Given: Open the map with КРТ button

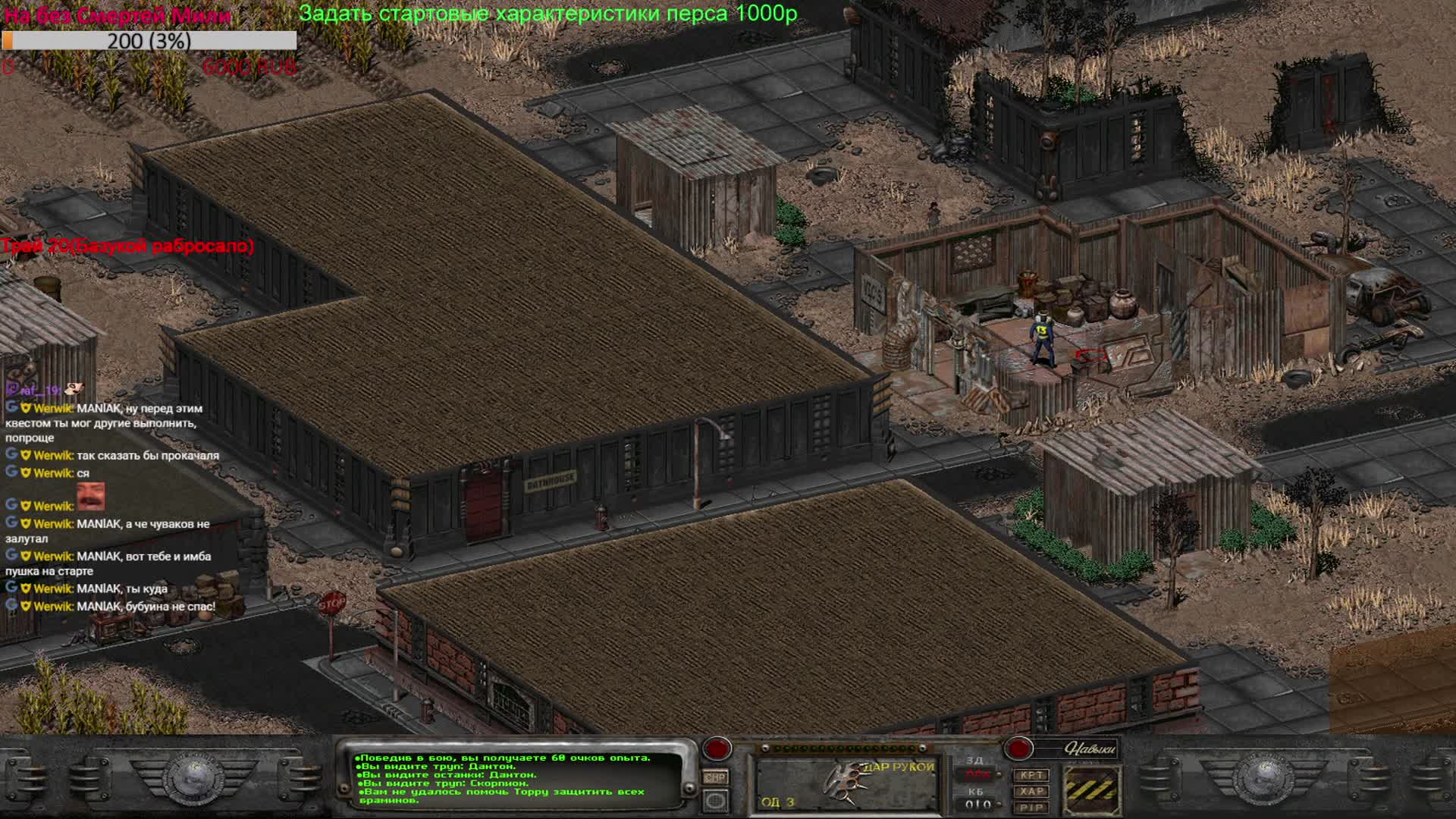Looking at the screenshot, I should point(1031,775).
